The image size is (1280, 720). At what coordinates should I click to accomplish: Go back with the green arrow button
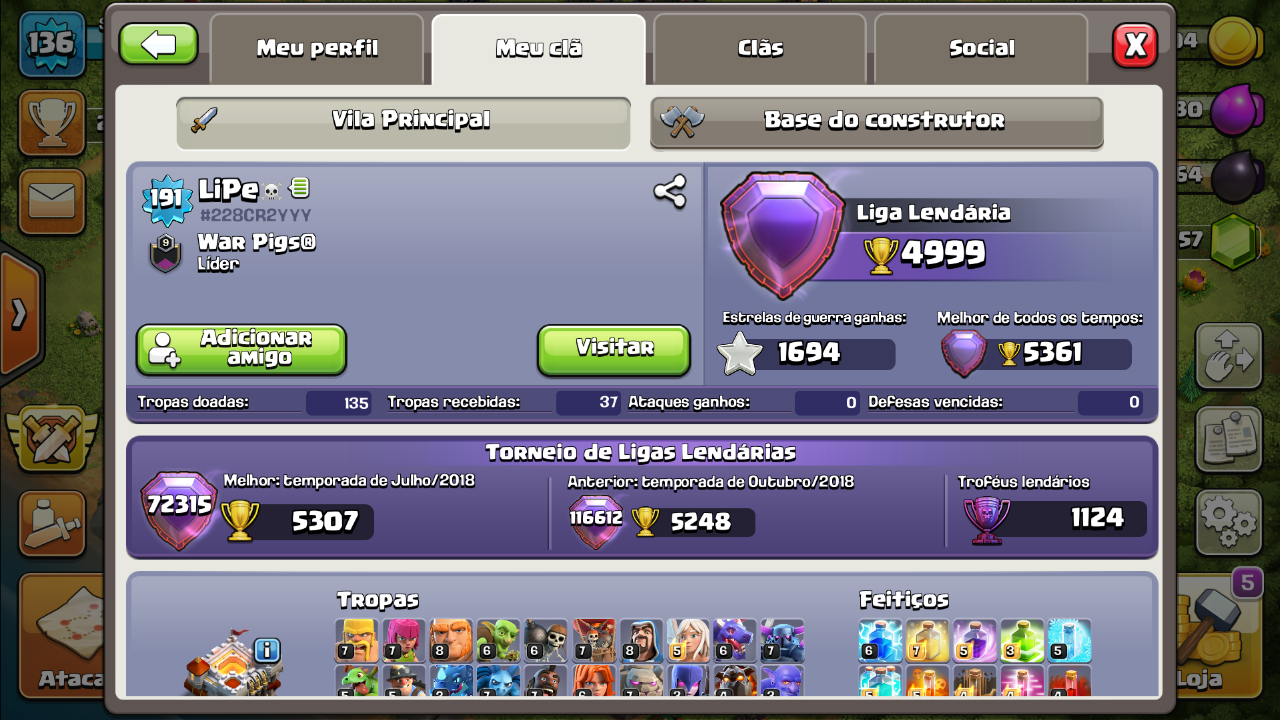click(158, 44)
